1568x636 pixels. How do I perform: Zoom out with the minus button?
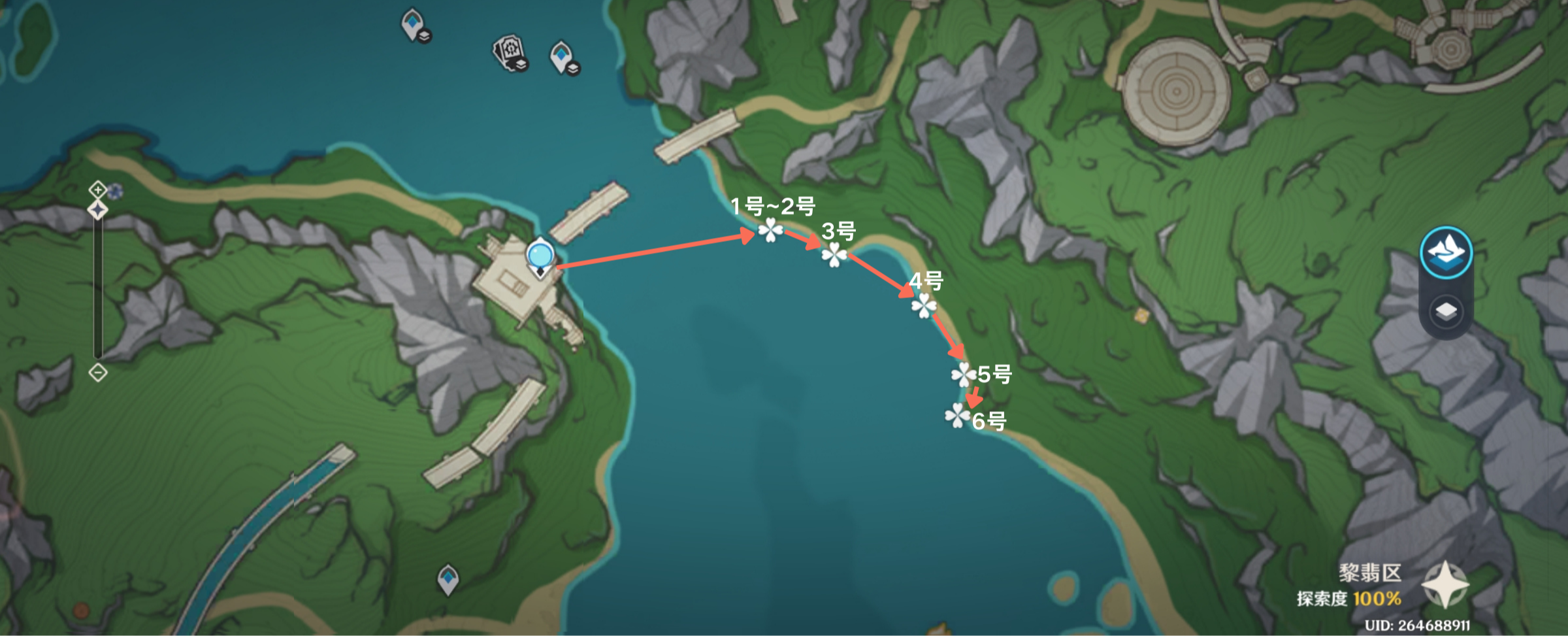click(97, 373)
